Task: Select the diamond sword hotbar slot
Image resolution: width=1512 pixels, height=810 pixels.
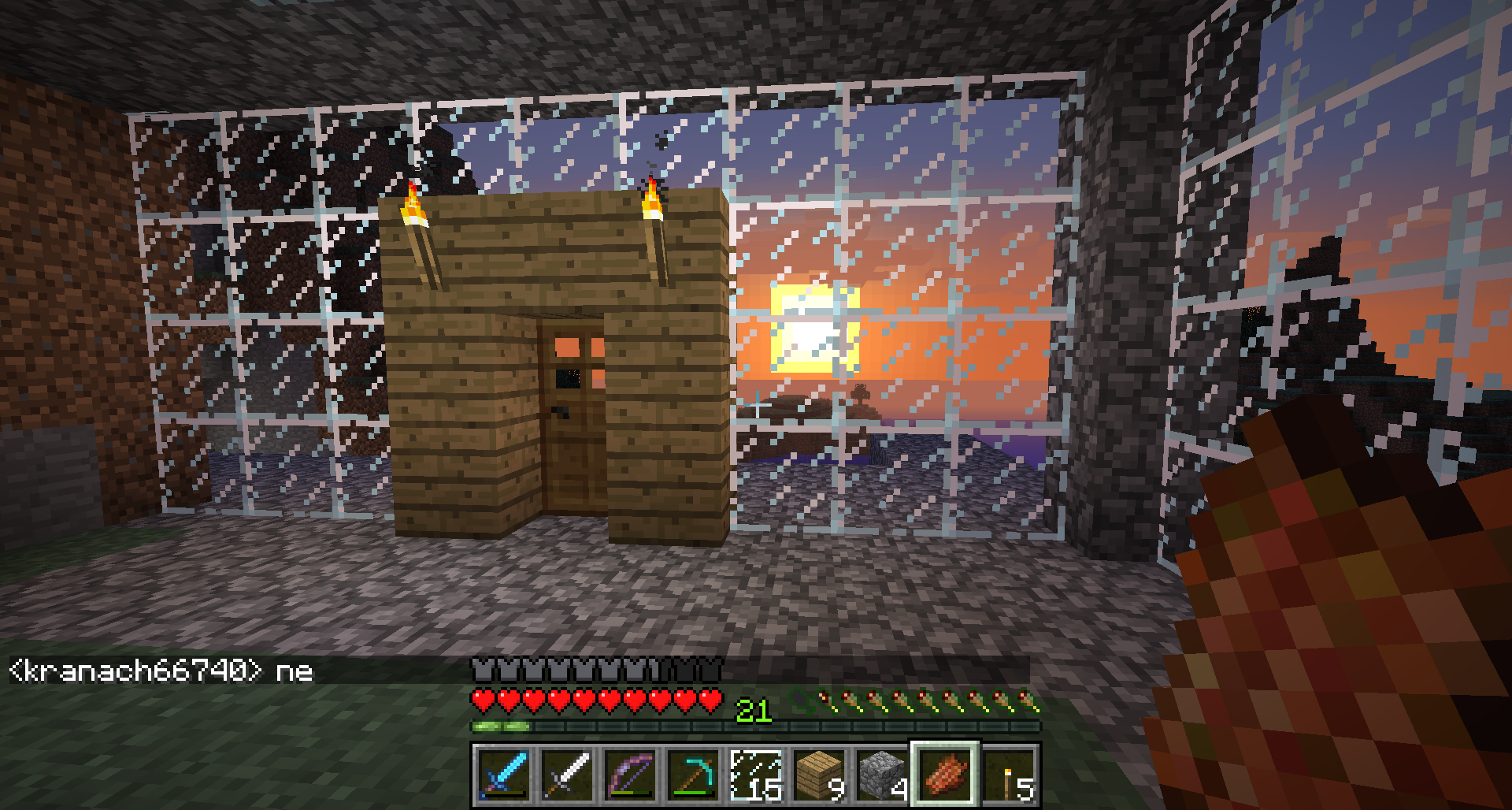Action: (504, 775)
